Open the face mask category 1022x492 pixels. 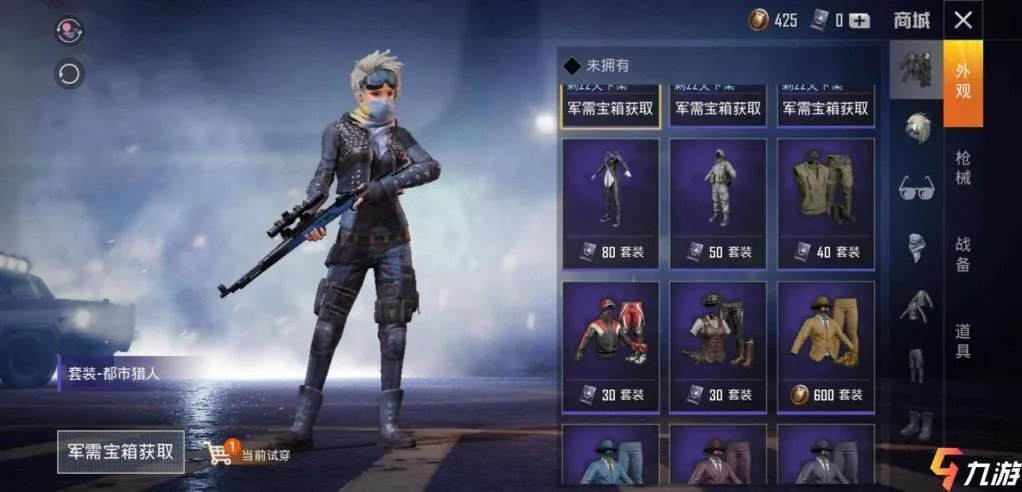916,247
